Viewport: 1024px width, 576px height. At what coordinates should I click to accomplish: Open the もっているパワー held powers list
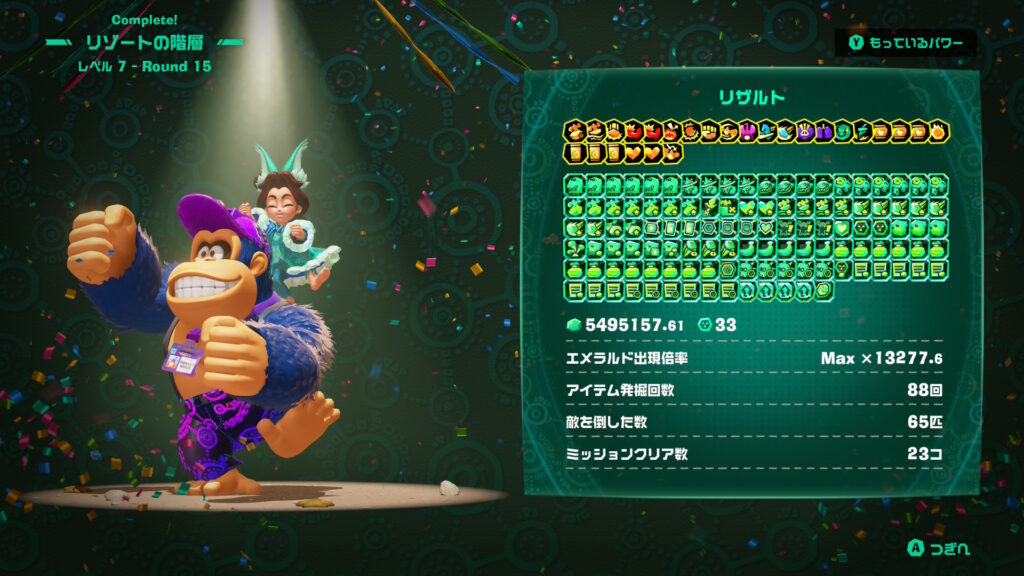905,43
